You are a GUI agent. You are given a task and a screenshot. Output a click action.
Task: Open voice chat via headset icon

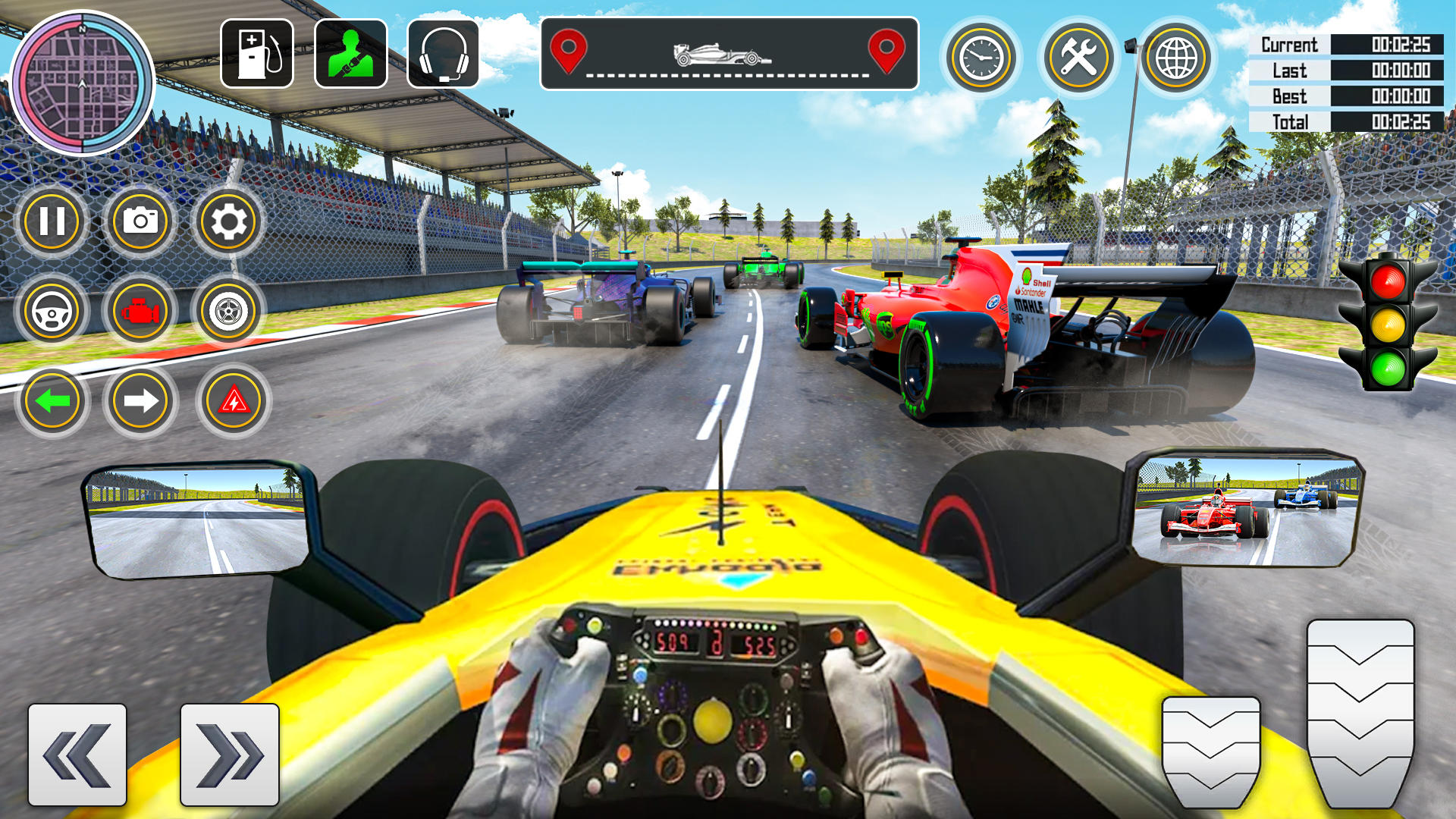tap(444, 52)
